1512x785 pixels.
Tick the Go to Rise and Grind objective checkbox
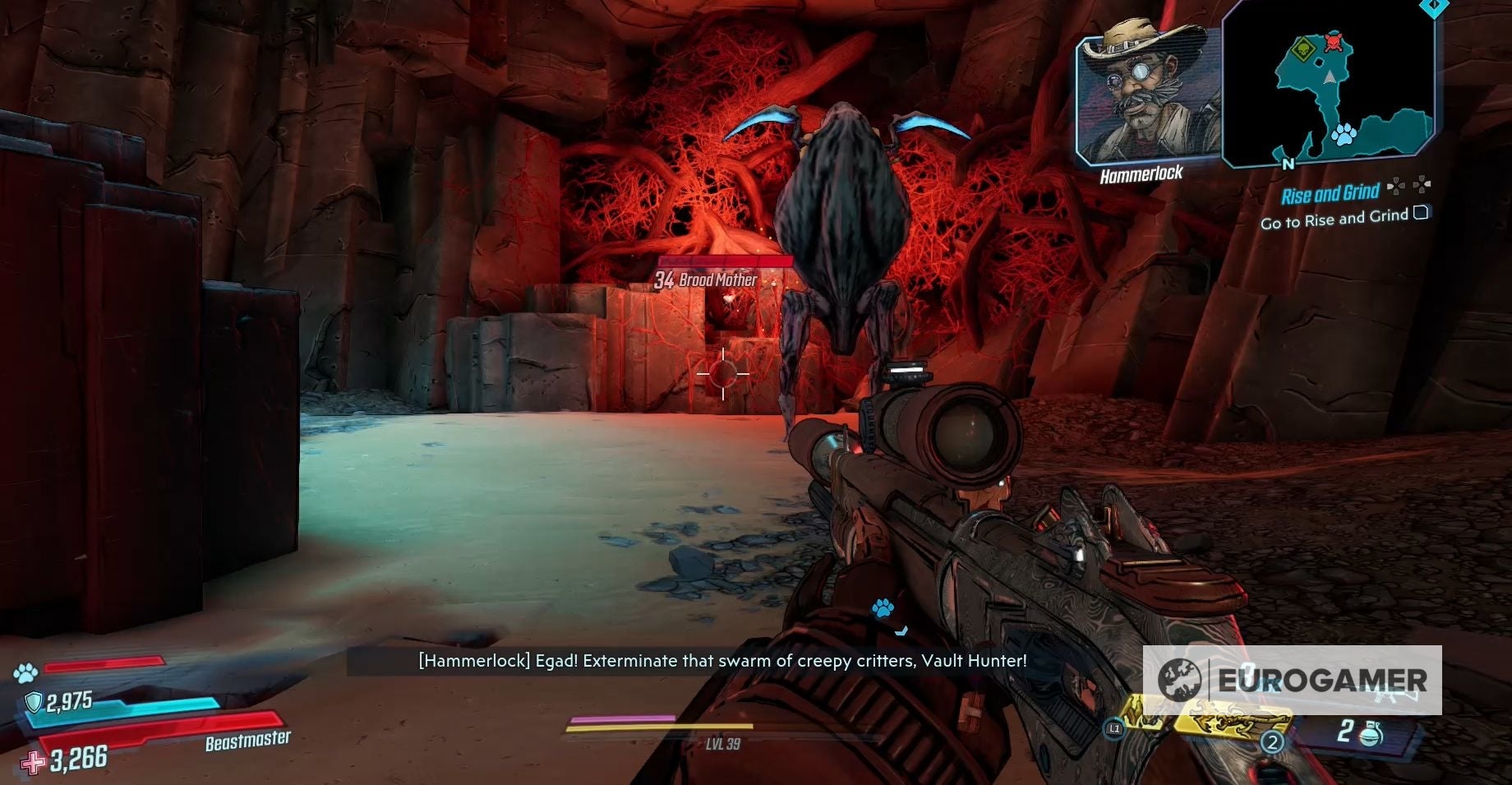(1421, 214)
